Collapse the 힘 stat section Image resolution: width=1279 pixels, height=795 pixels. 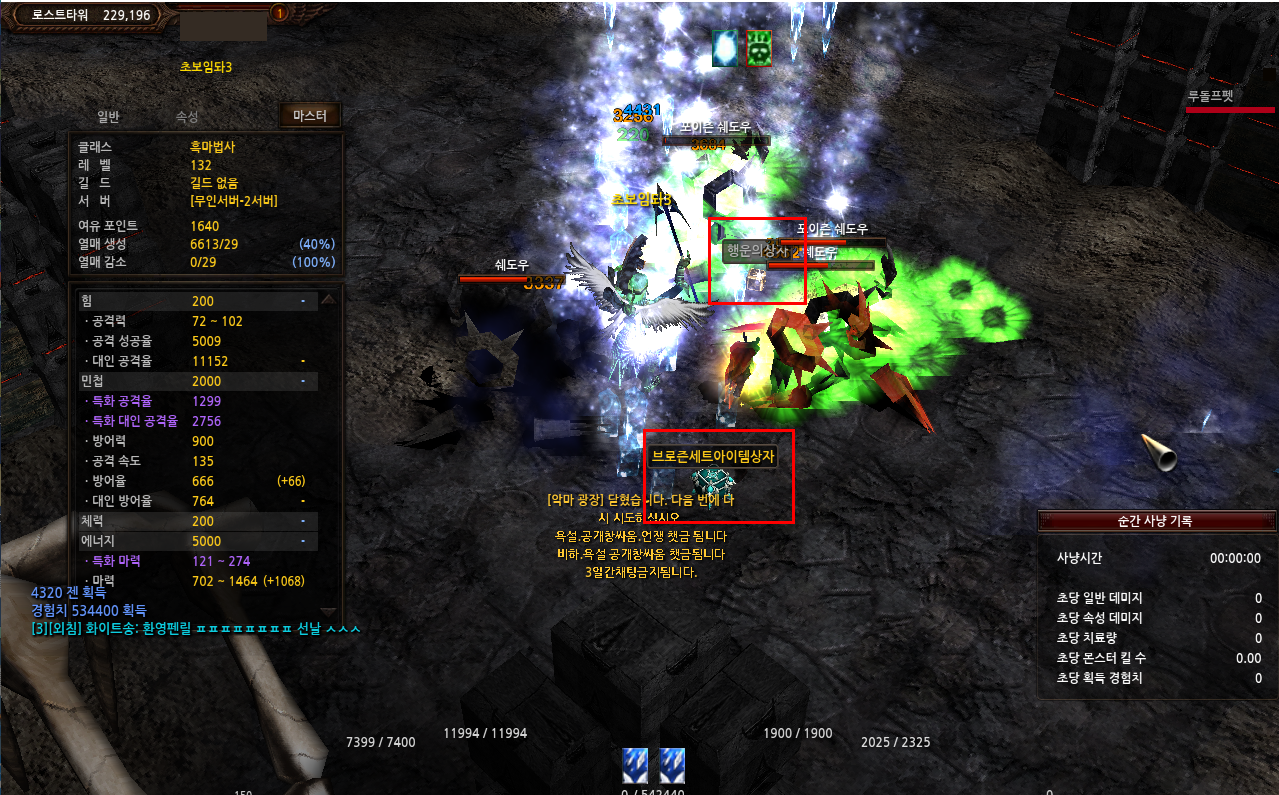[302, 301]
